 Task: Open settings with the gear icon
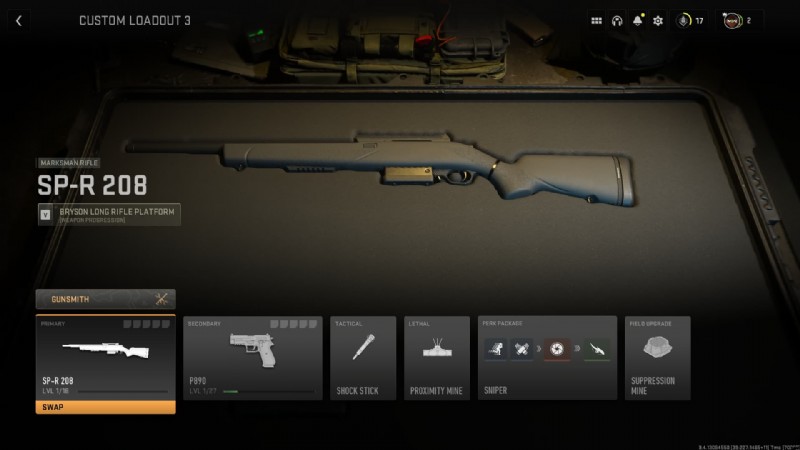coord(658,20)
